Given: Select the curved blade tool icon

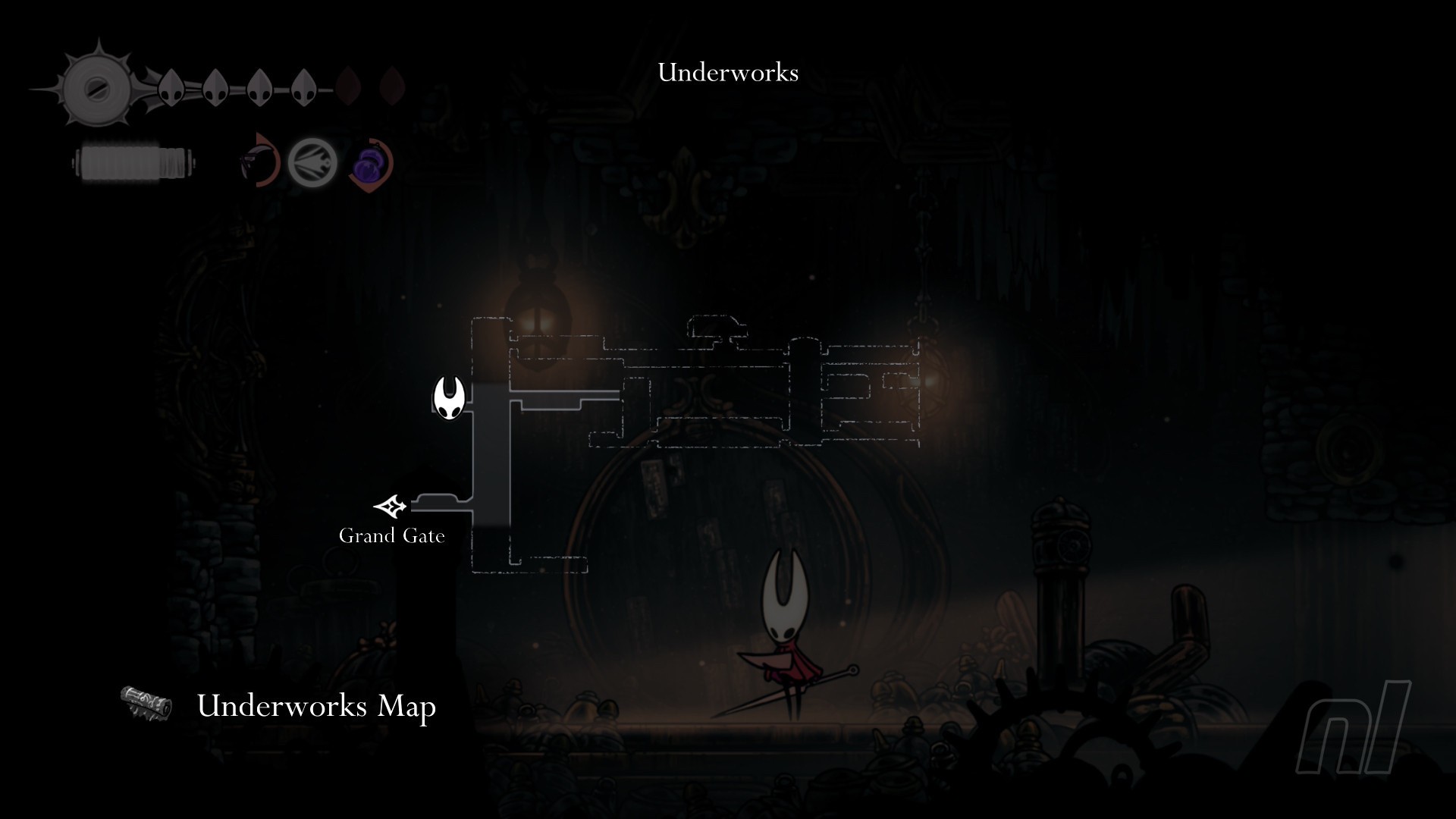Looking at the screenshot, I should (x=257, y=161).
